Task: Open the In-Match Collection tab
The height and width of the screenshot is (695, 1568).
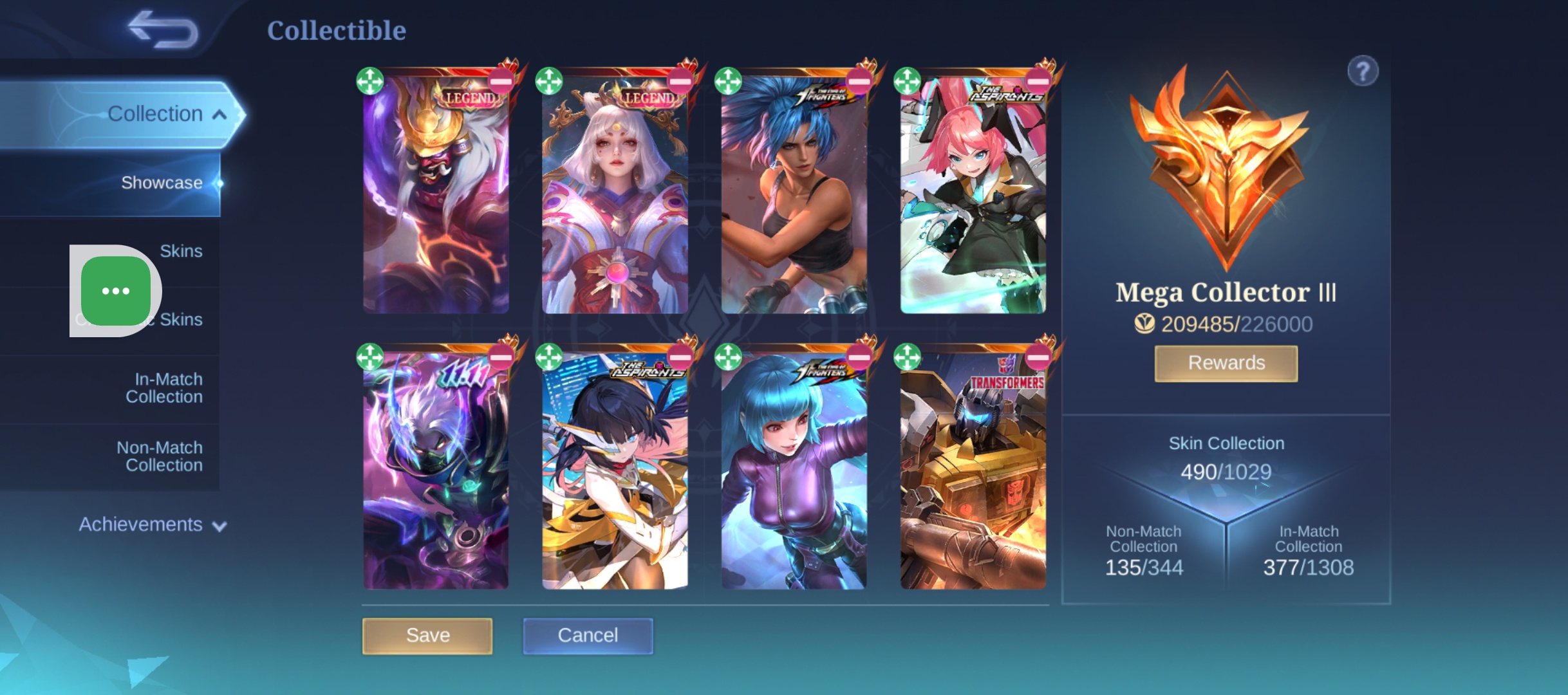Action: (x=164, y=388)
